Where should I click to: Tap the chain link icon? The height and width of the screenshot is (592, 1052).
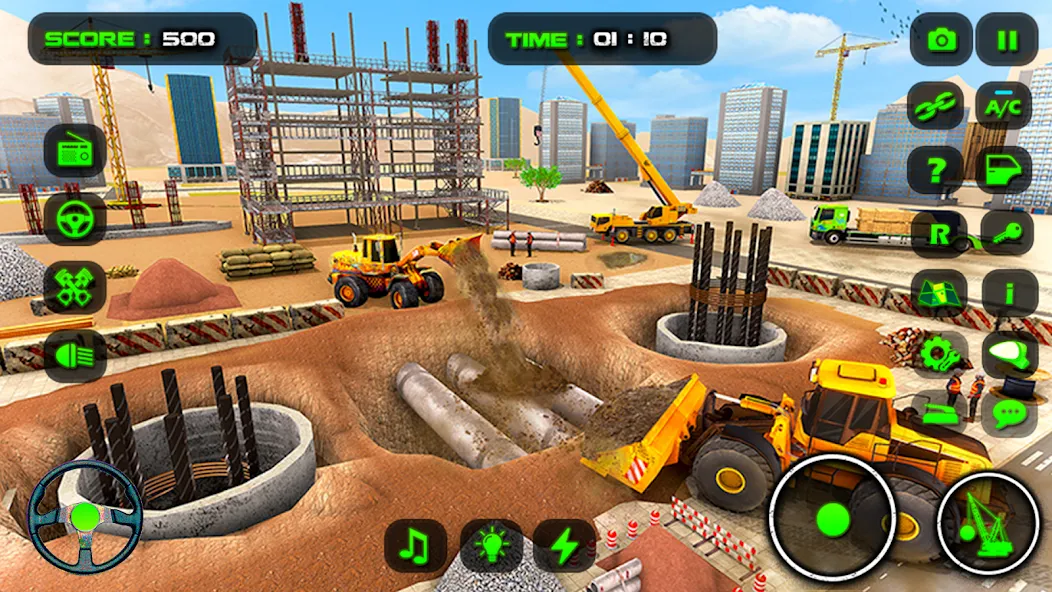coord(937,105)
